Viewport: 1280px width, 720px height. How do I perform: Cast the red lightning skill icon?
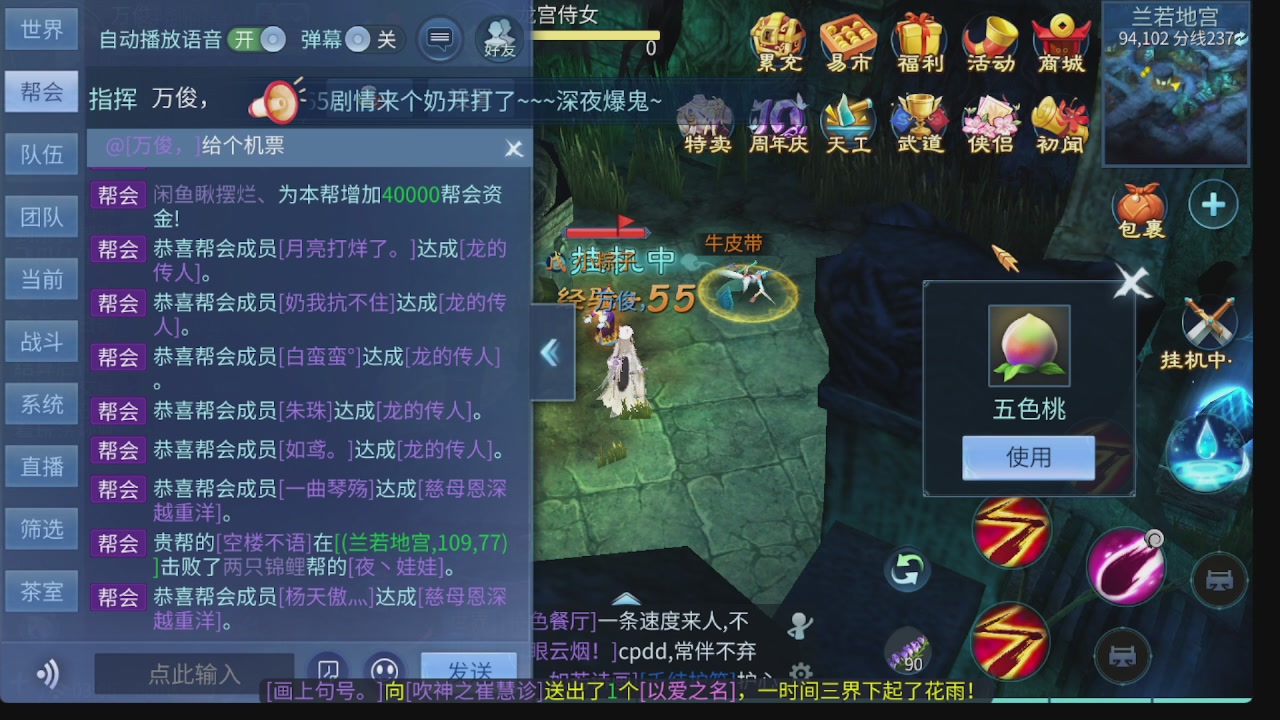(x=1011, y=534)
